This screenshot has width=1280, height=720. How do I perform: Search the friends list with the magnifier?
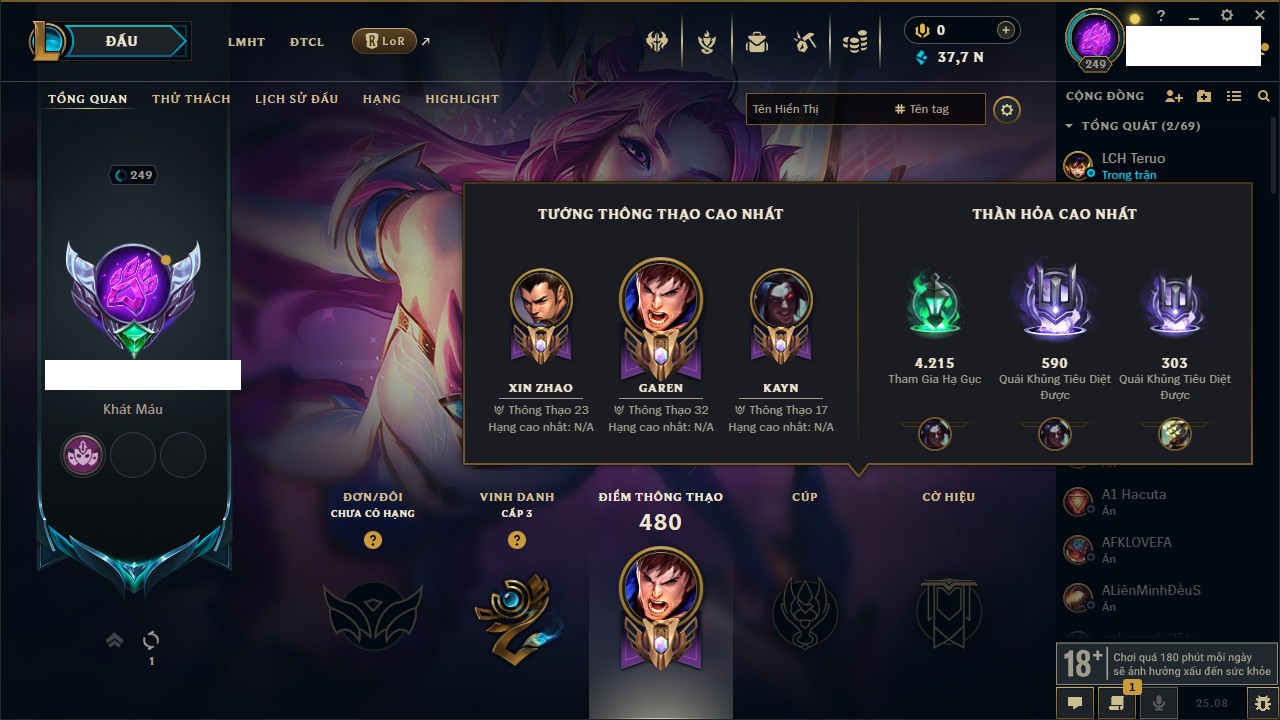(1264, 96)
